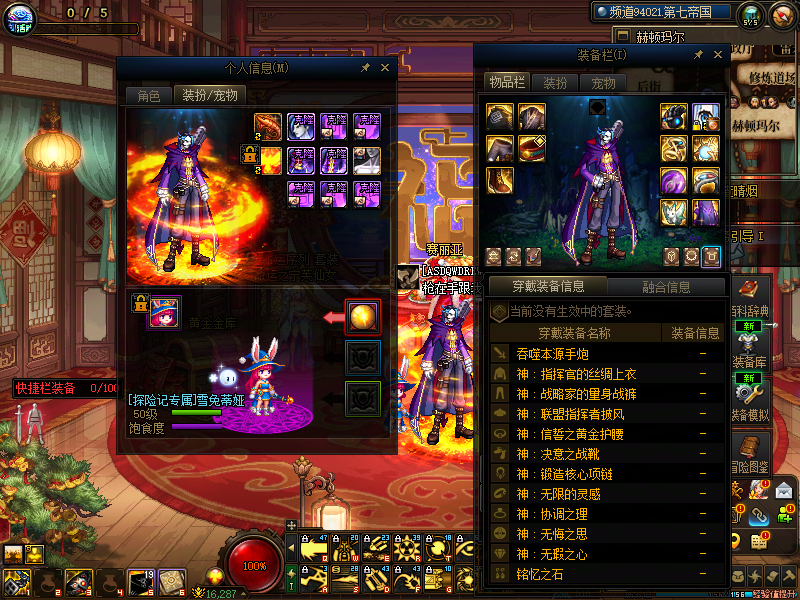The height and width of the screenshot is (600, 800).
Task: Choose the shrimp item avatar slot
Action: (267, 126)
